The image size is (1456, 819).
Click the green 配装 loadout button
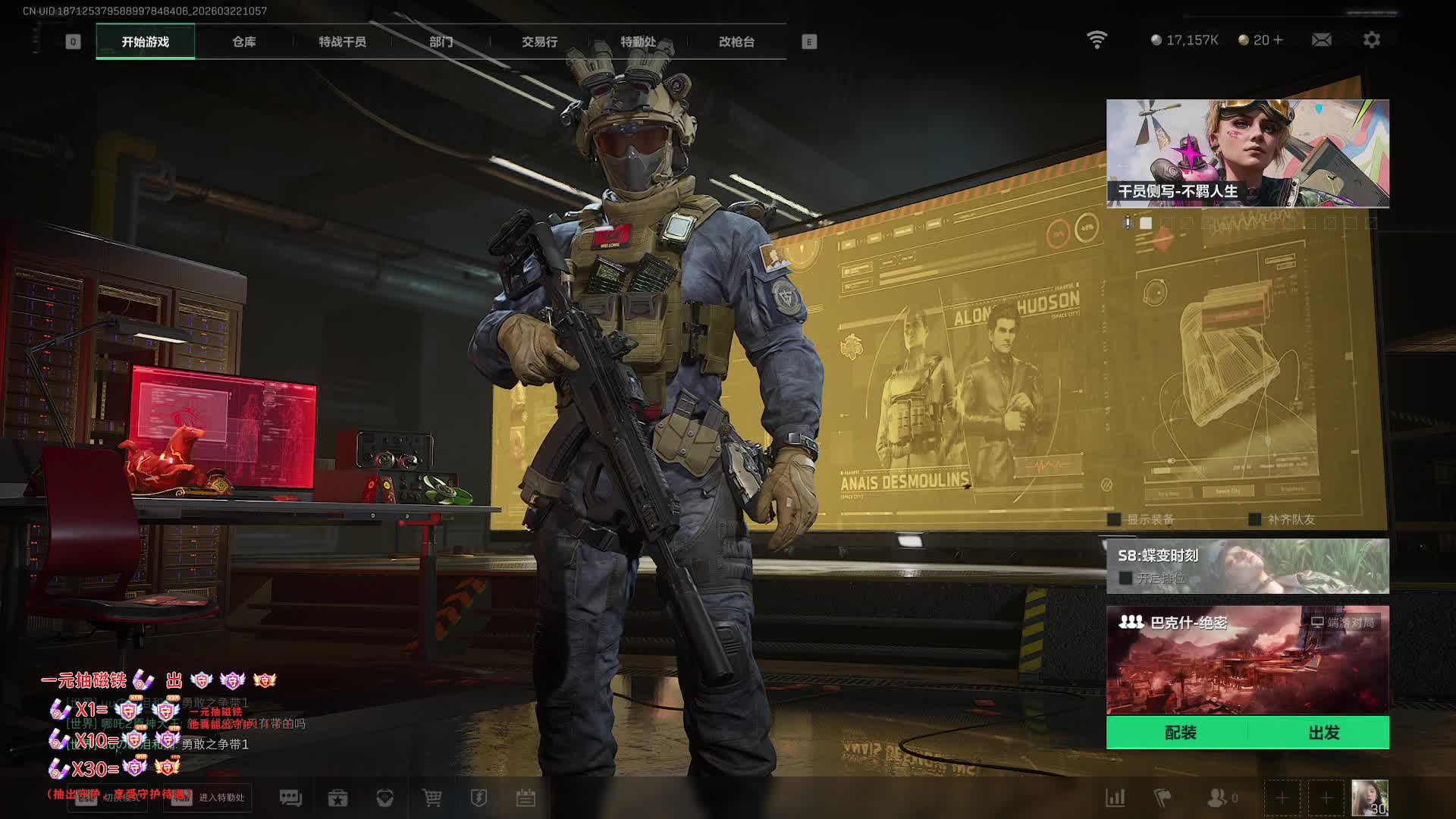[x=1180, y=733]
